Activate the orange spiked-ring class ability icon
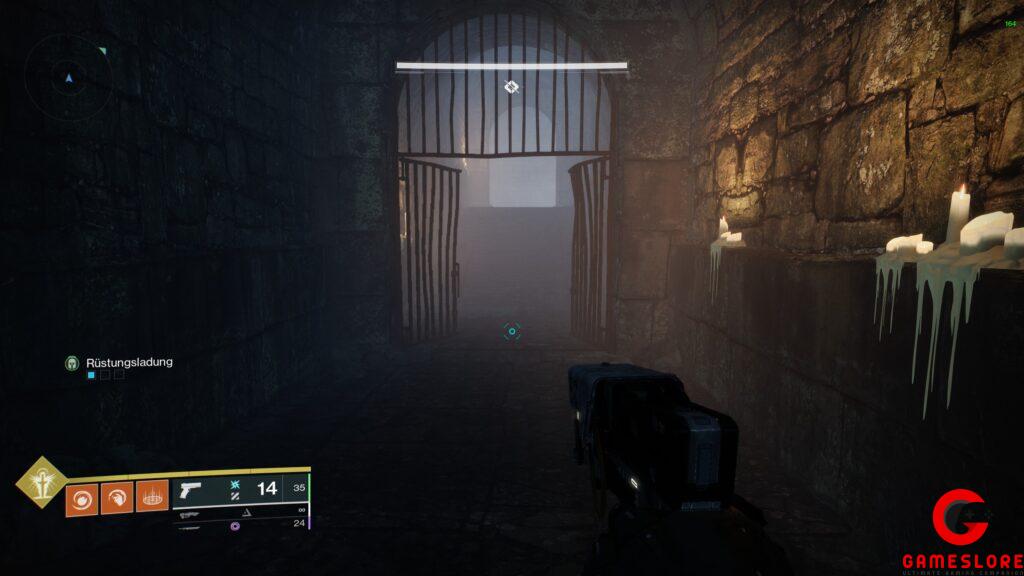Viewport: 1024px width, 576px height. (x=151, y=496)
